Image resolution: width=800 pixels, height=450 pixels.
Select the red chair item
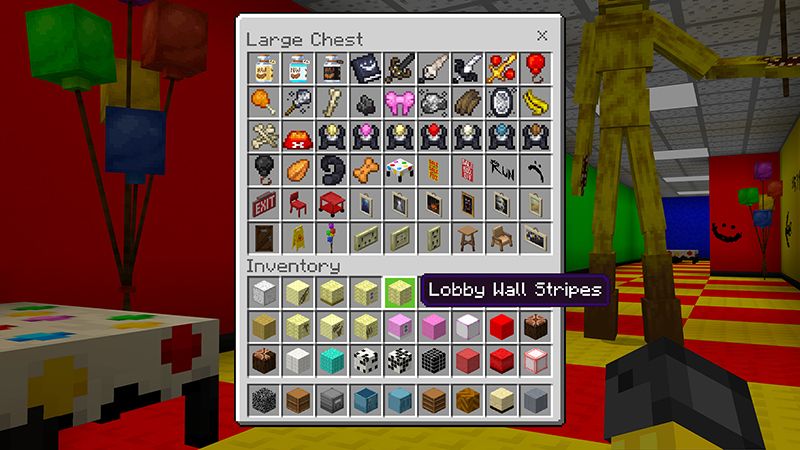(x=298, y=203)
